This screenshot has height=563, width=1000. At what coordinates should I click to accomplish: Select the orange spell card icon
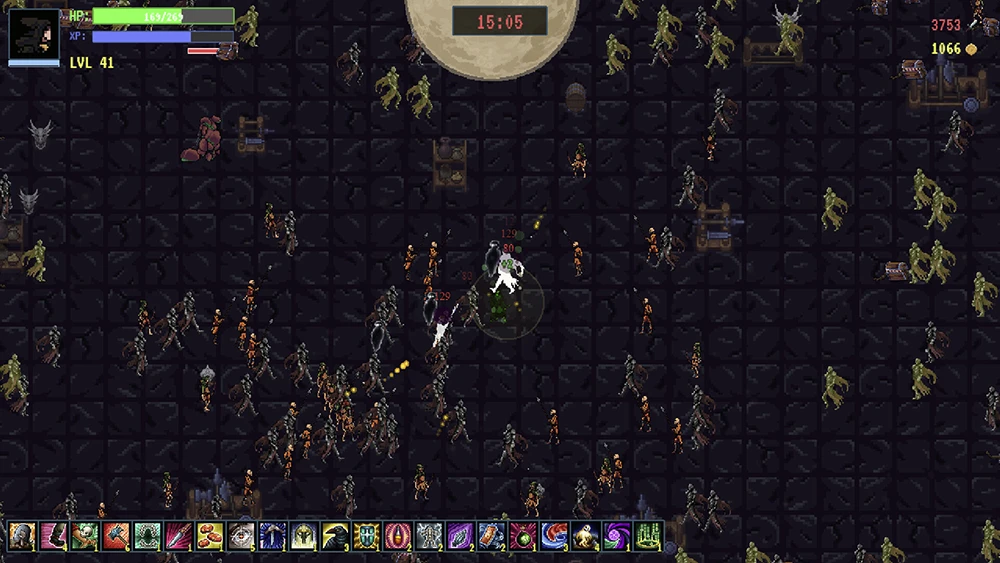[x=492, y=536]
